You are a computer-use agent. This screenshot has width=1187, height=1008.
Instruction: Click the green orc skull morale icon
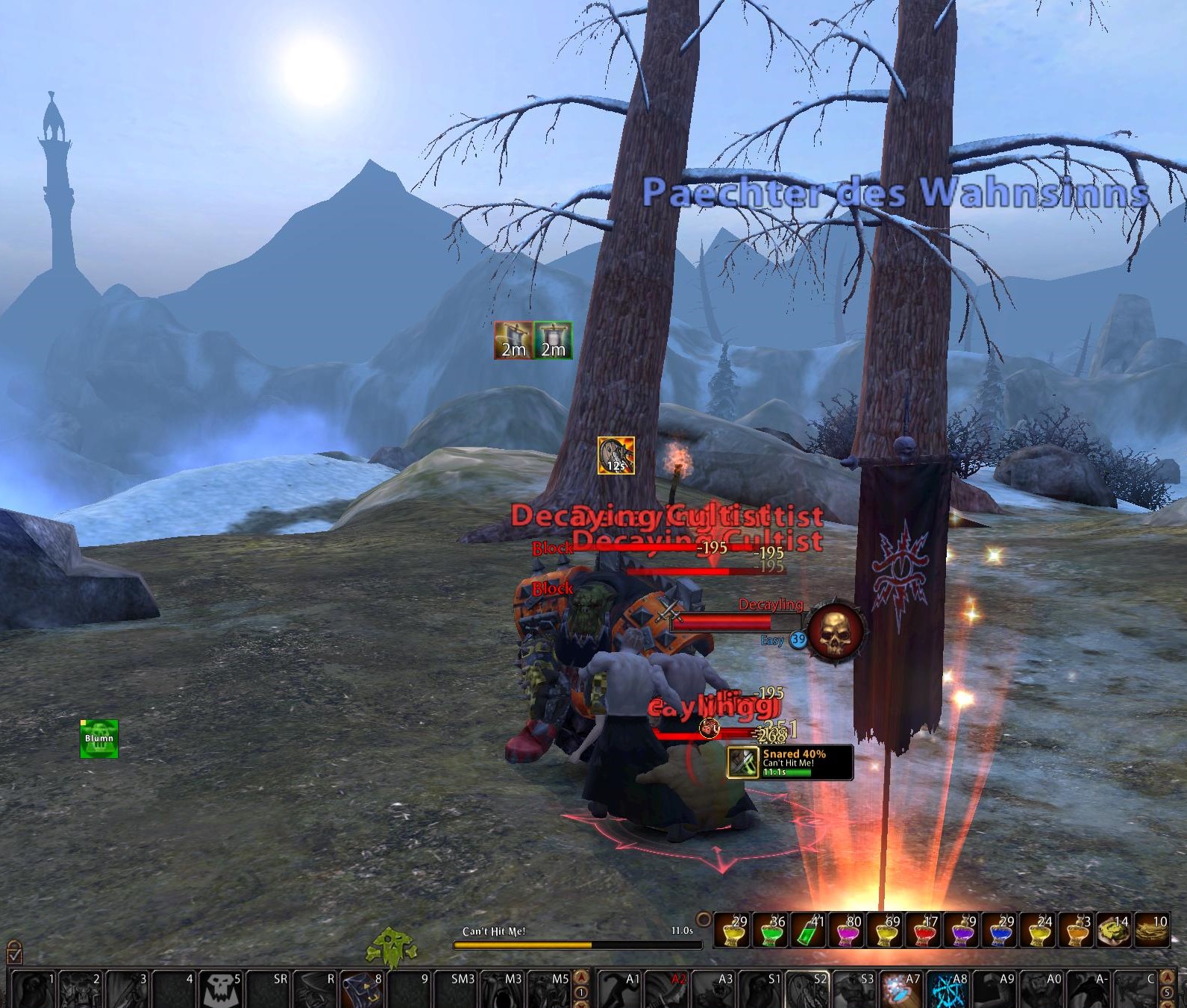coord(389,946)
